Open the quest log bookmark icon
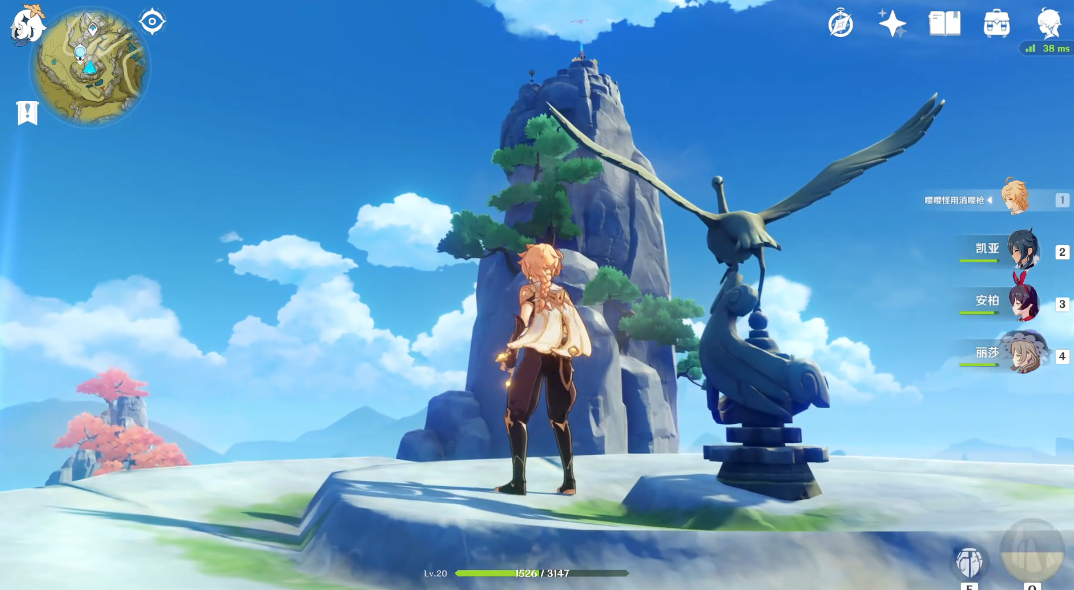 click(x=27, y=112)
